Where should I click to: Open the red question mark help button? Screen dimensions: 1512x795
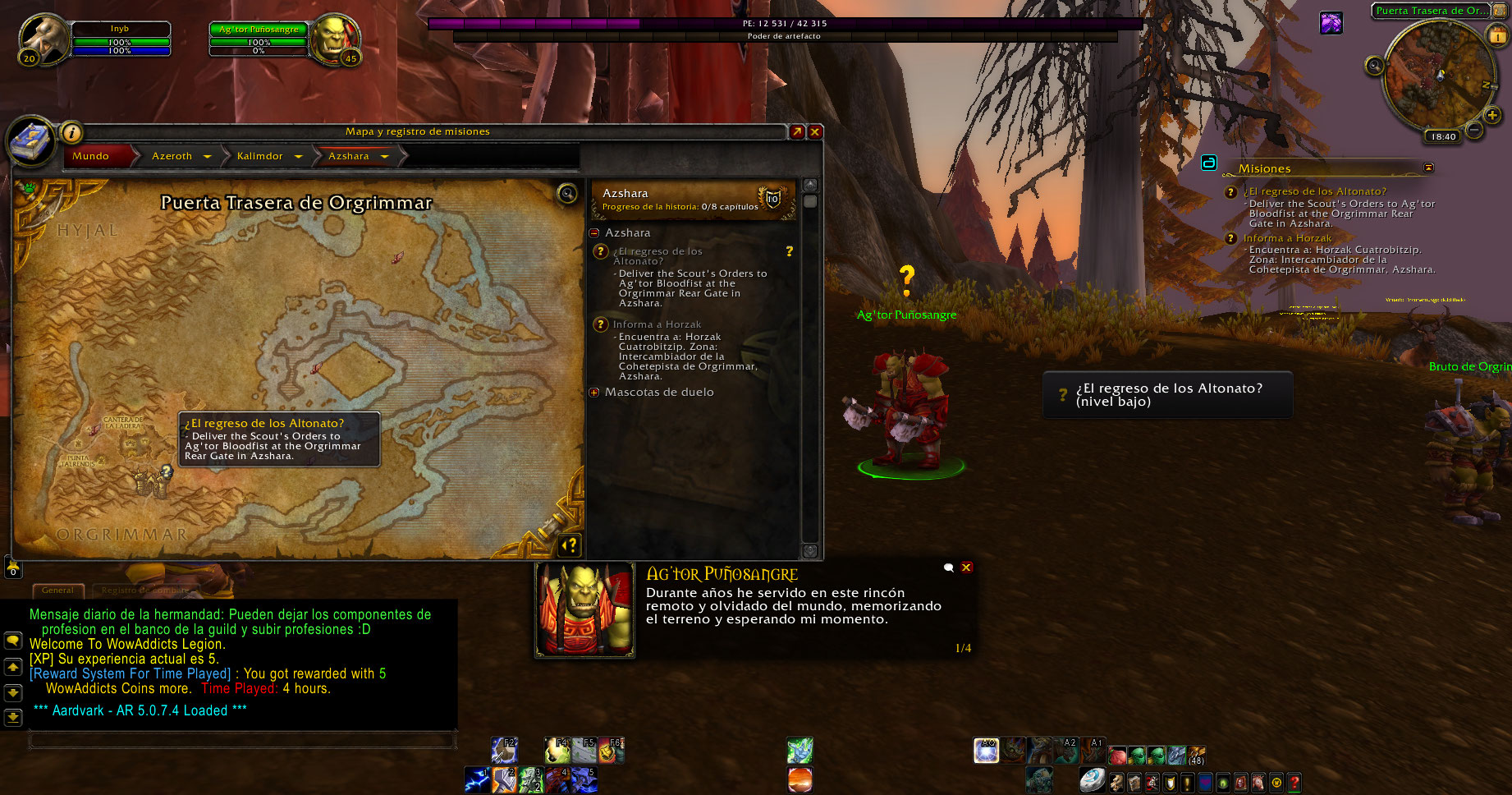pos(1294,782)
